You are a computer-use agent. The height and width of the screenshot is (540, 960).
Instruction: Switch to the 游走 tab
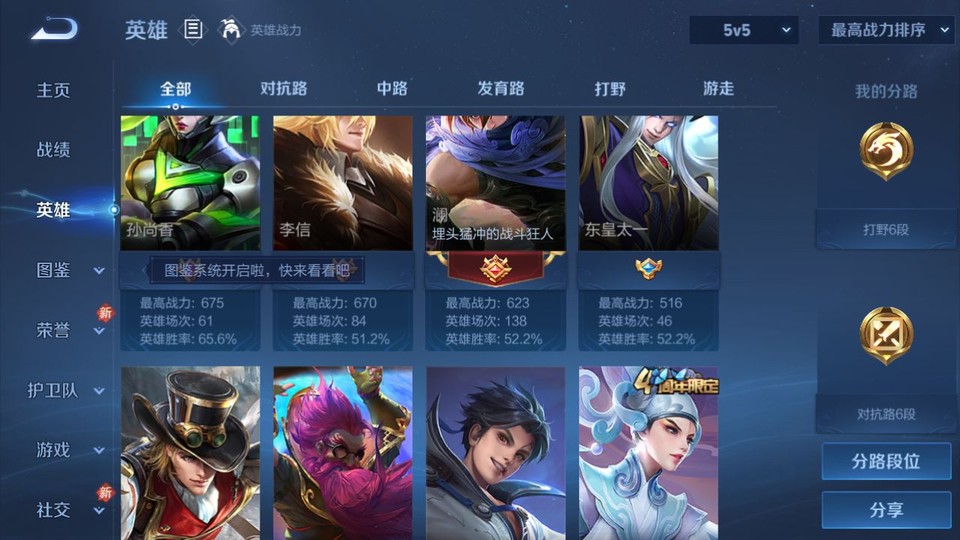pos(718,89)
